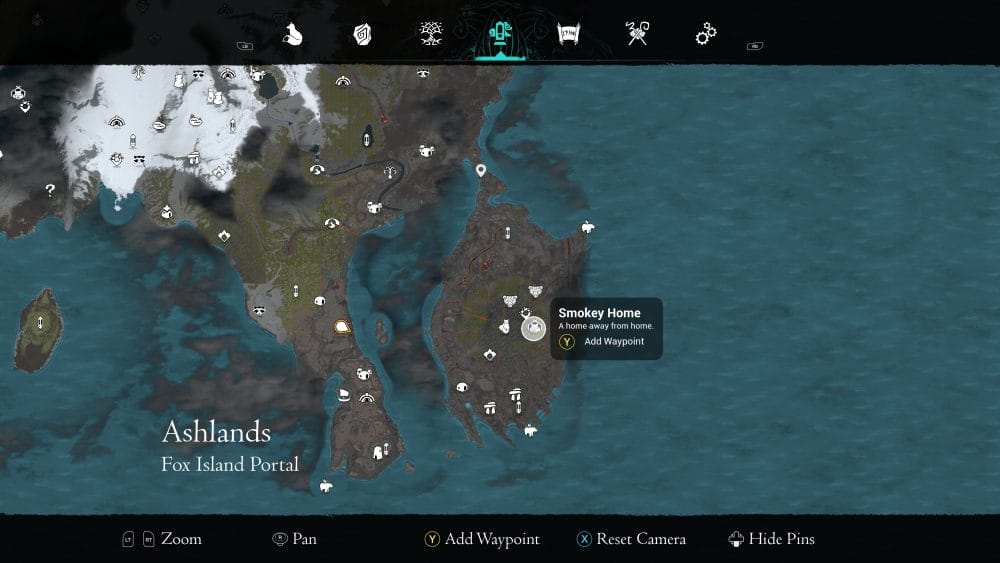This screenshot has height=563, width=1000.
Task: Open the fox character tab
Action: pos(292,35)
